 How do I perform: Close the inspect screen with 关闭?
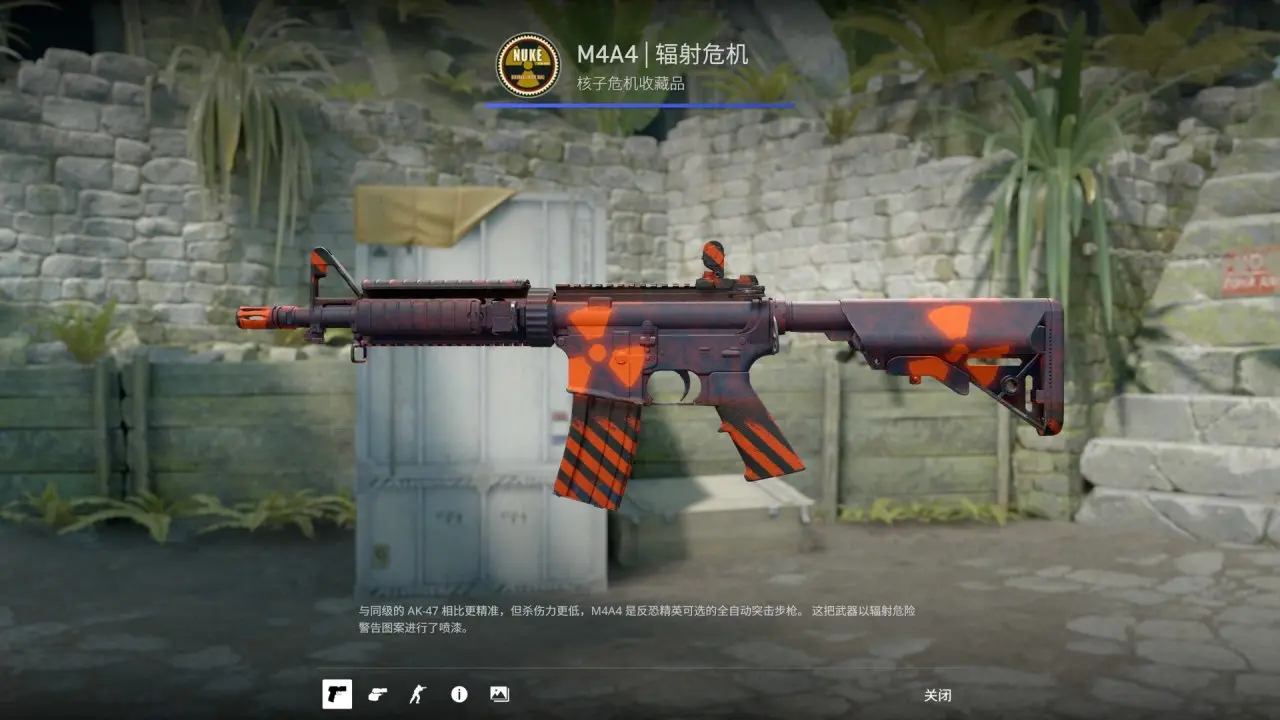937,695
